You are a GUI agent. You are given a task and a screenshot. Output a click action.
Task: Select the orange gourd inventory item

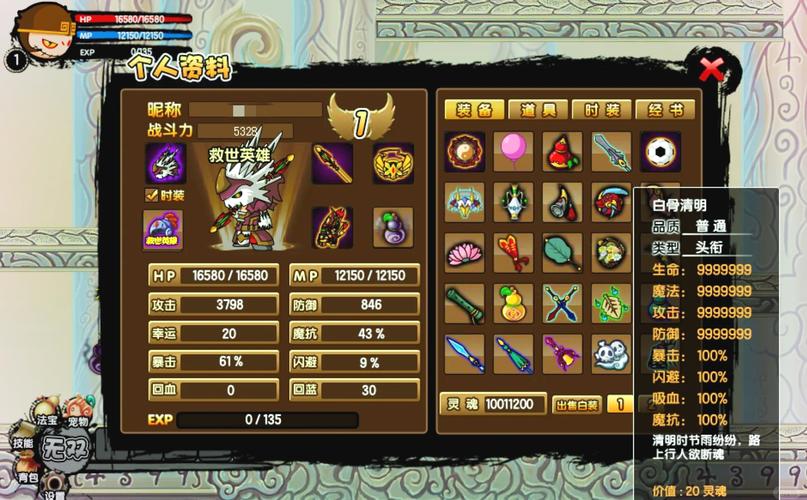tap(514, 304)
